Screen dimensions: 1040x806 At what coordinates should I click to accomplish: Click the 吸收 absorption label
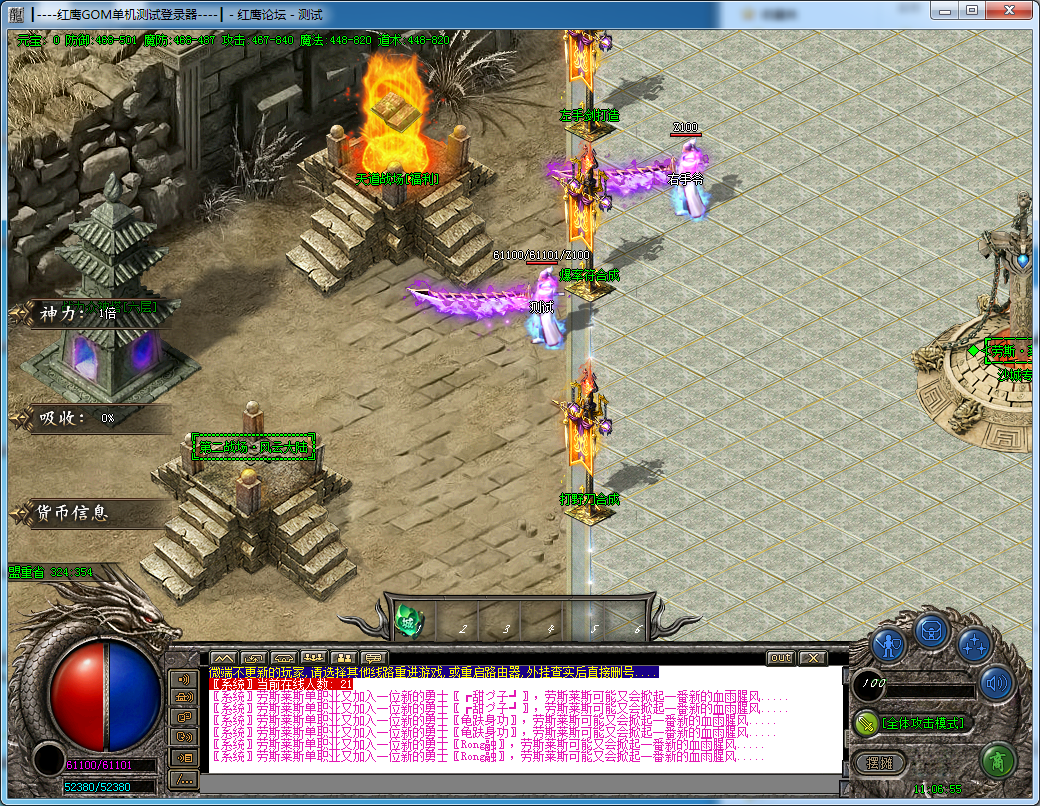point(60,418)
